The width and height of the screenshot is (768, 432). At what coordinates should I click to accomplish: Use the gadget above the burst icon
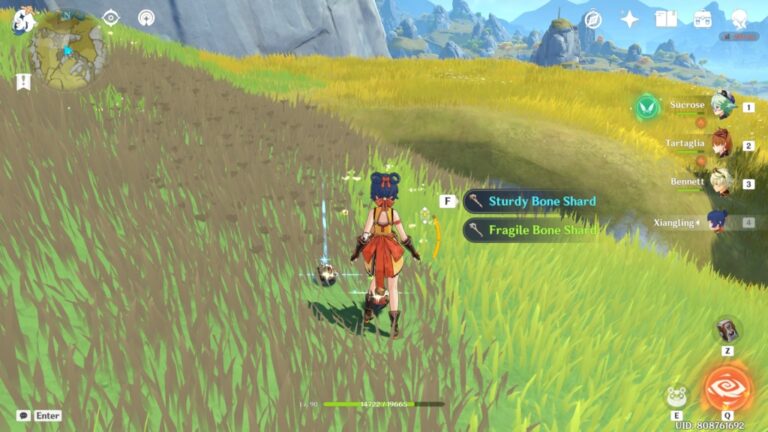coord(727,330)
